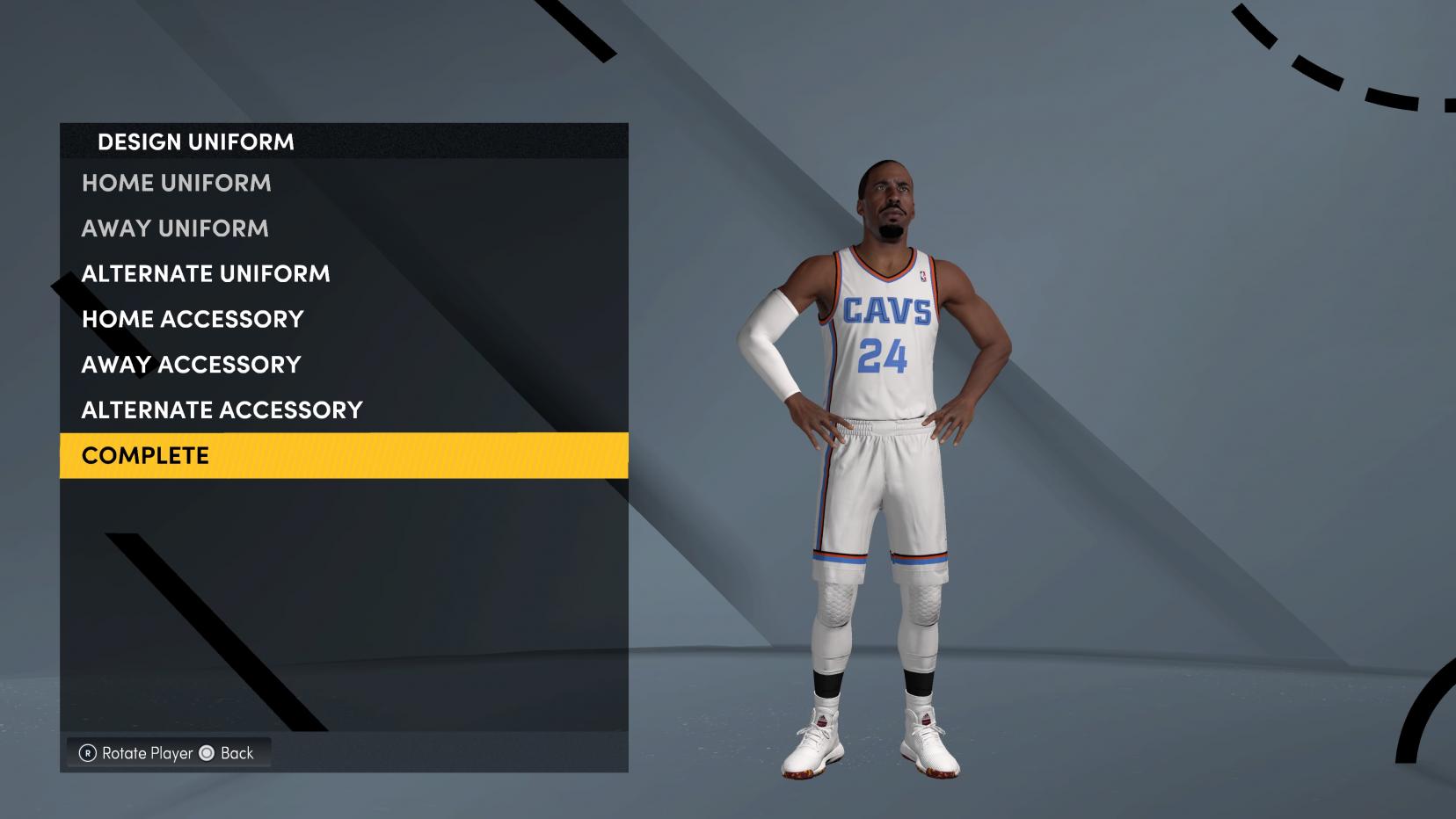Select the HOME UNIFORM entry
The width and height of the screenshot is (1456, 819).
tap(176, 183)
